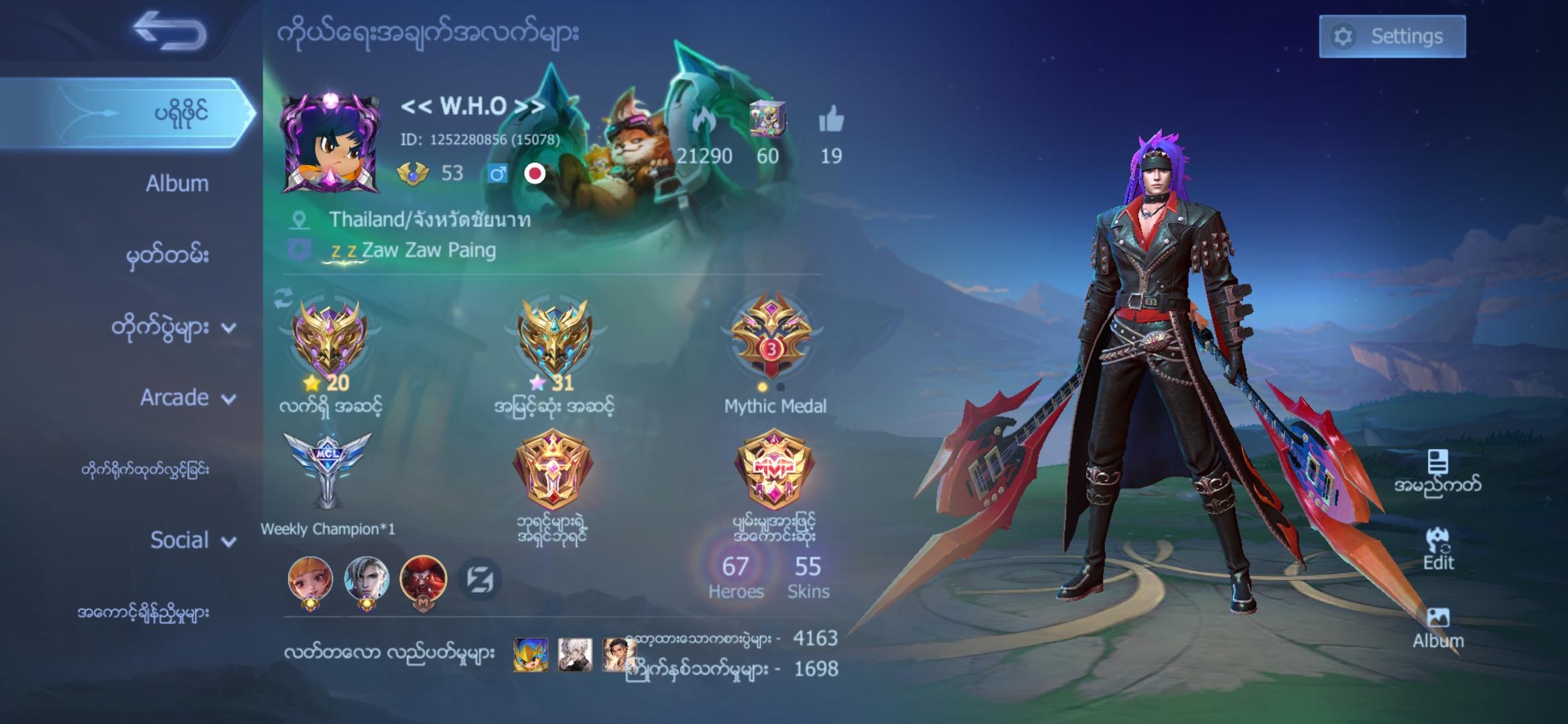The height and width of the screenshot is (724, 1568).
Task: Open the Settings button
Action: (x=1392, y=36)
